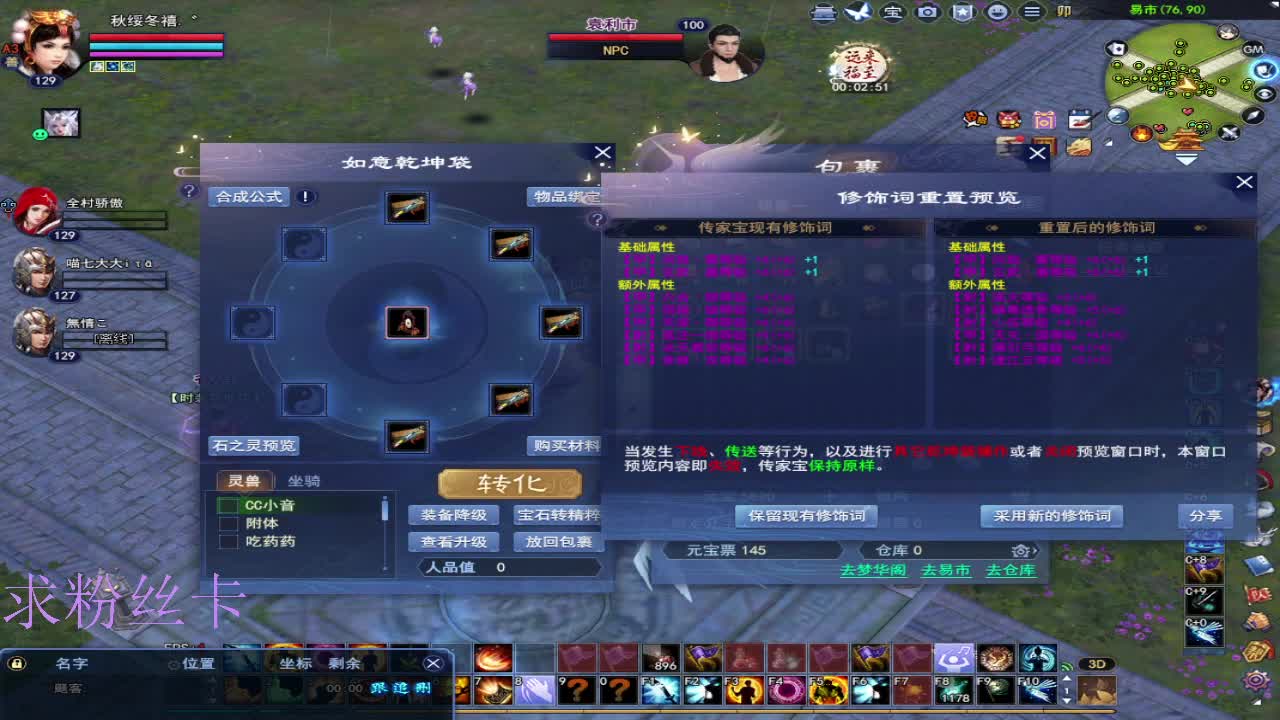The width and height of the screenshot is (1280, 720).
Task: Select the eye visibility icon beside the minimap
Action: (1262, 93)
